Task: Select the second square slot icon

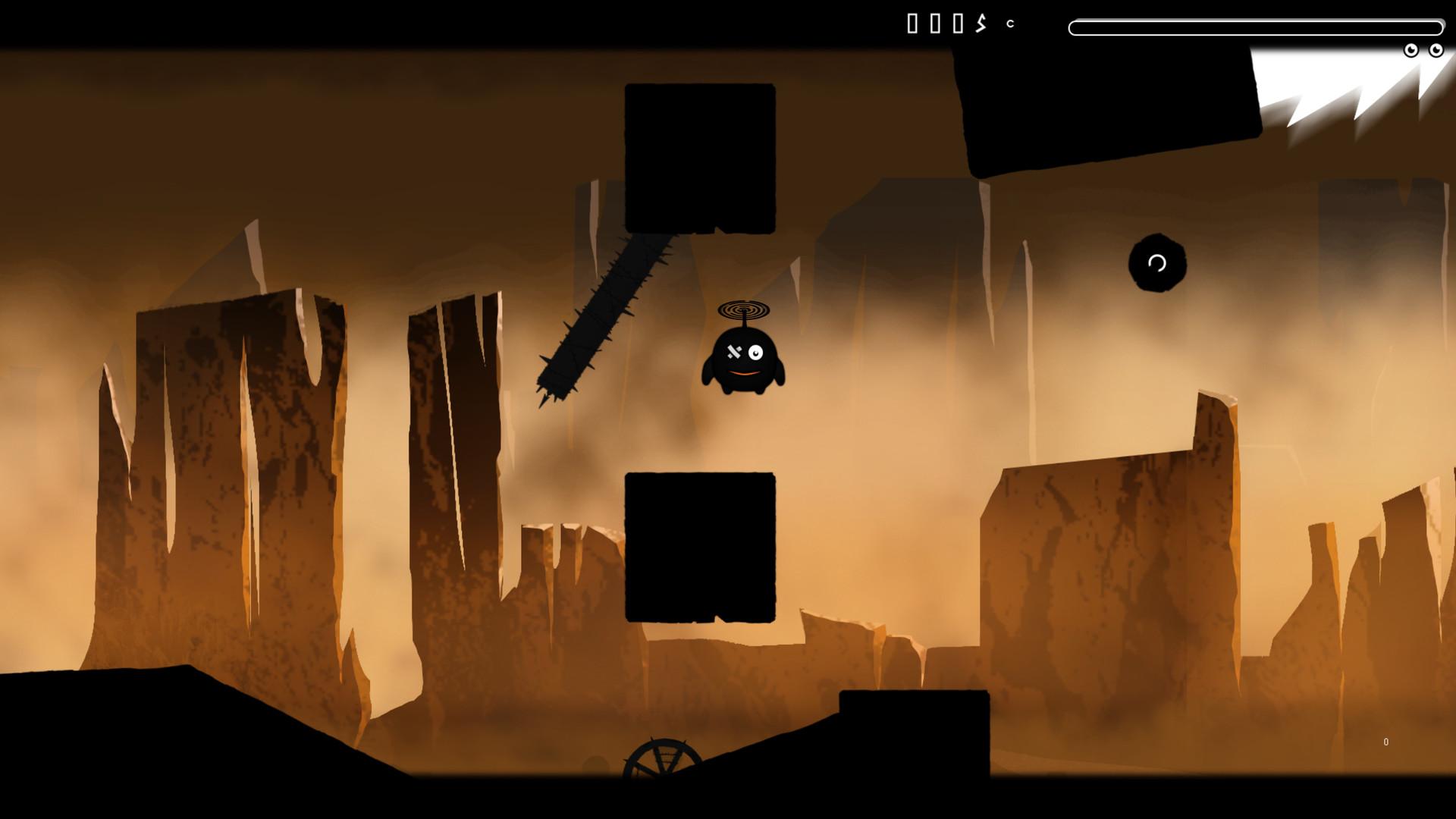Action: [935, 23]
